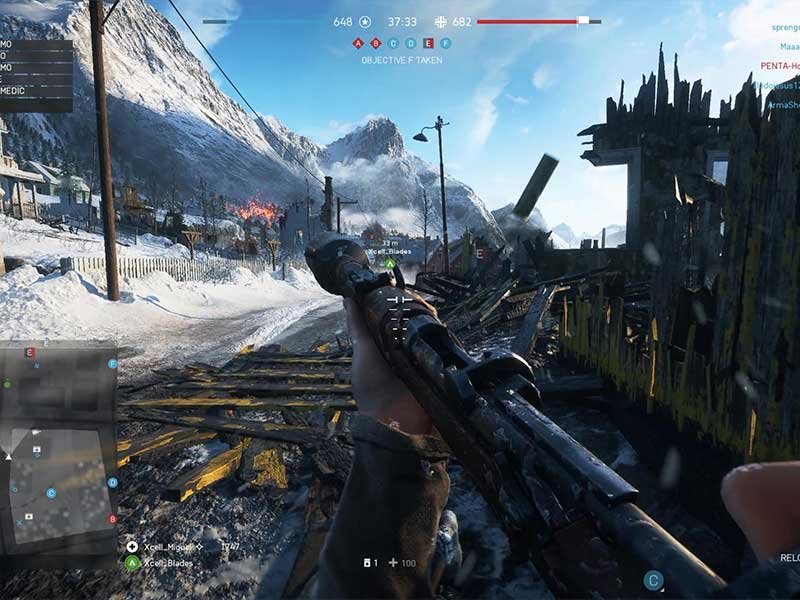This screenshot has height=600, width=800.
Task: Click the grenade count icon
Action: tap(368, 563)
